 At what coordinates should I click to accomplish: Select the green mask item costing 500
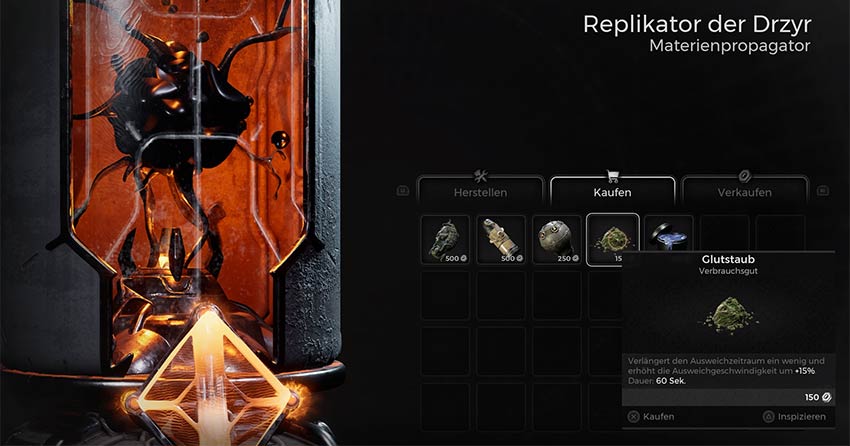pyautogui.click(x=445, y=240)
